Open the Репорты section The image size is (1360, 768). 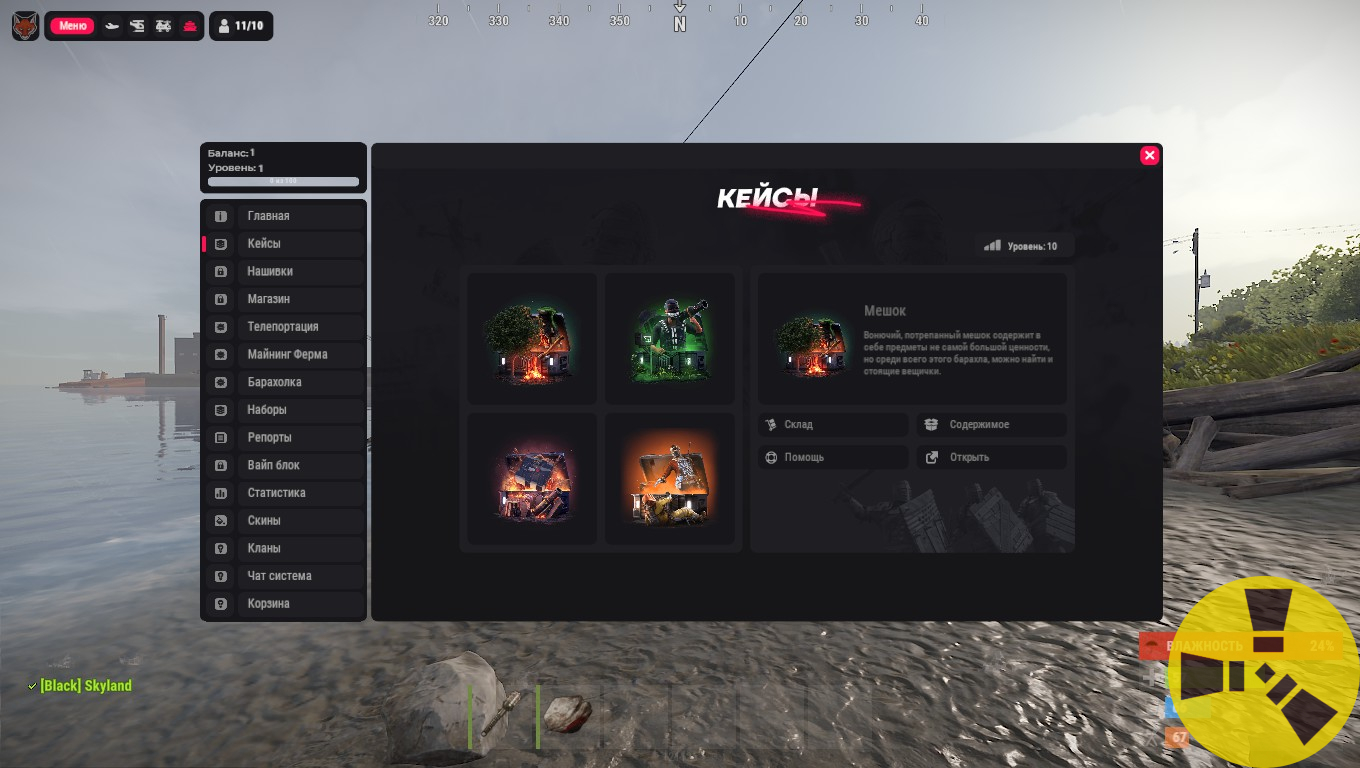(284, 437)
